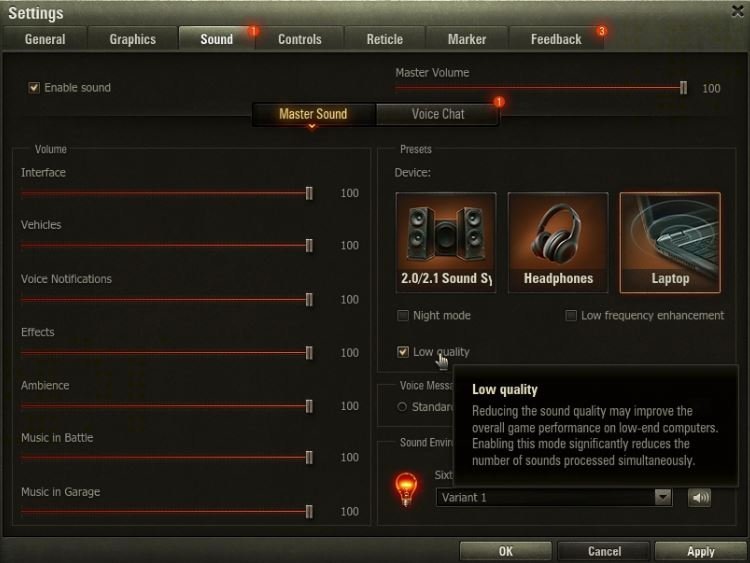Confirm settings with the OK button
This screenshot has height=563, width=750.
point(505,551)
